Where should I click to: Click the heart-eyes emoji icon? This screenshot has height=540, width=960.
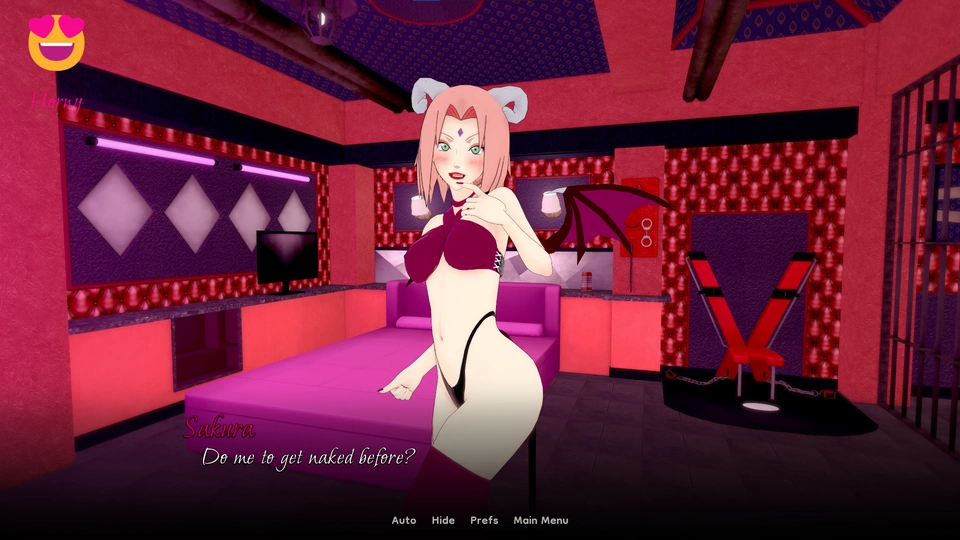[x=57, y=43]
